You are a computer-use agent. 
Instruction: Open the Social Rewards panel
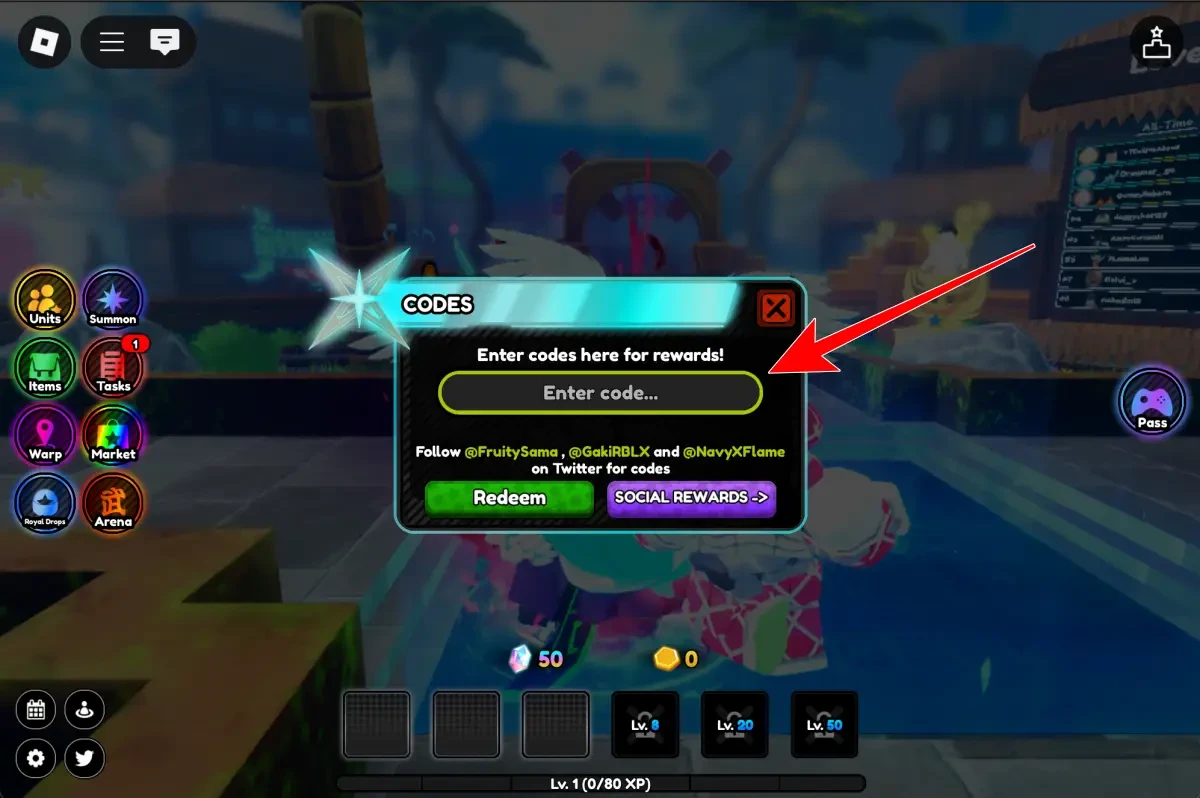[x=691, y=498]
